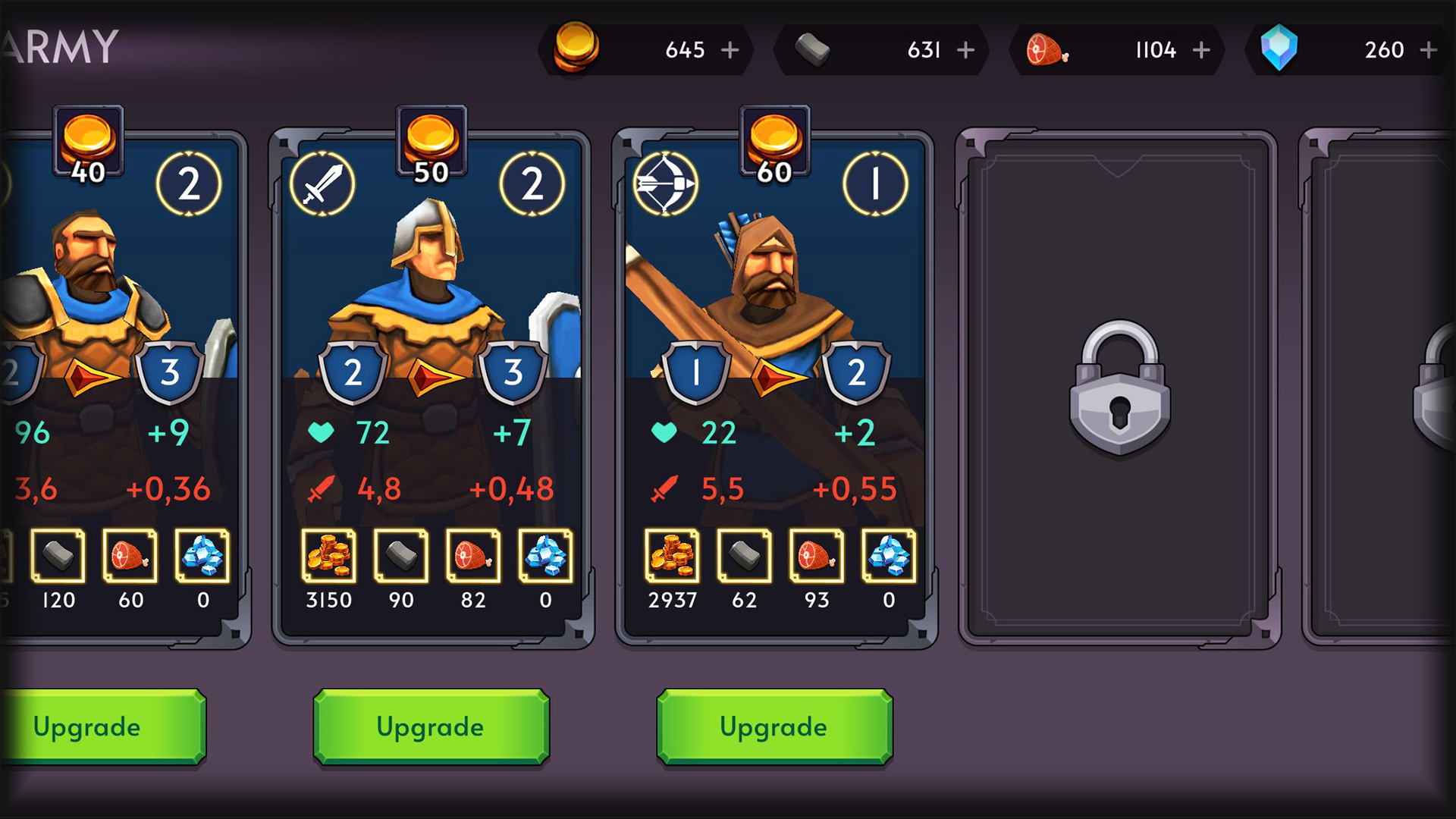Click the level 2 badge on the swordsman card
This screenshot has width=1456, height=819.
tap(533, 182)
